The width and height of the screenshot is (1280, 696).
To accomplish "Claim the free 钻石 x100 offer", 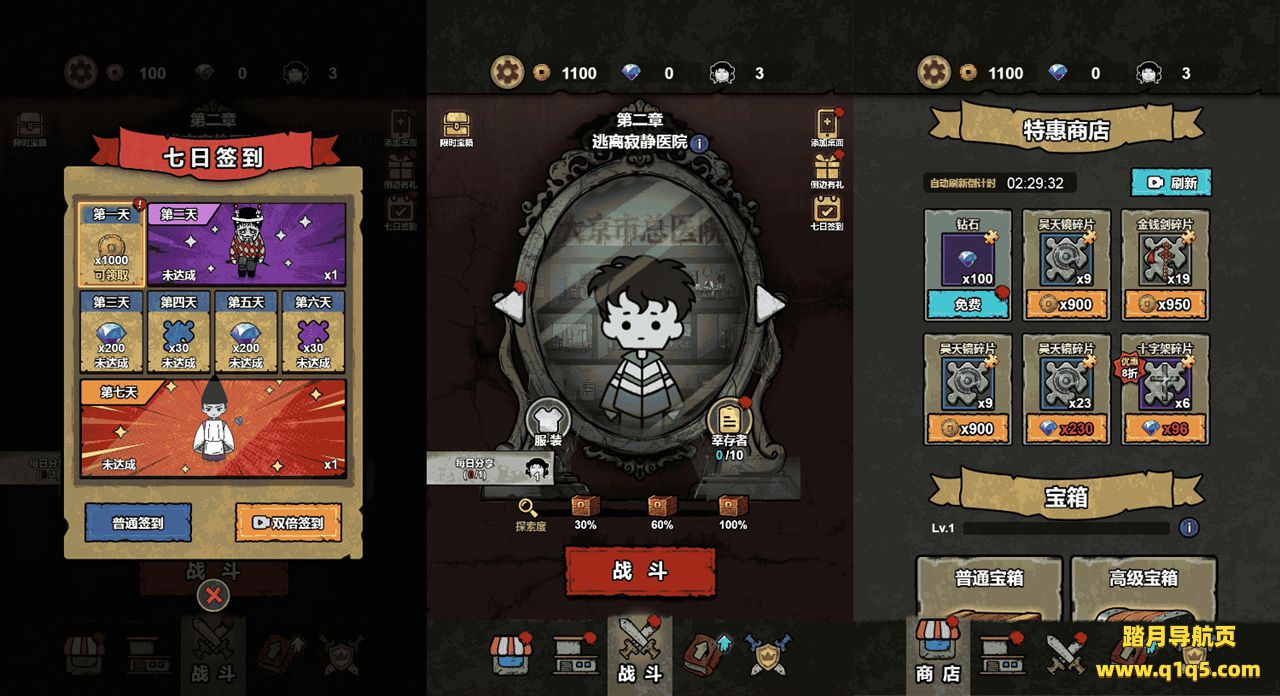I will tap(967, 305).
